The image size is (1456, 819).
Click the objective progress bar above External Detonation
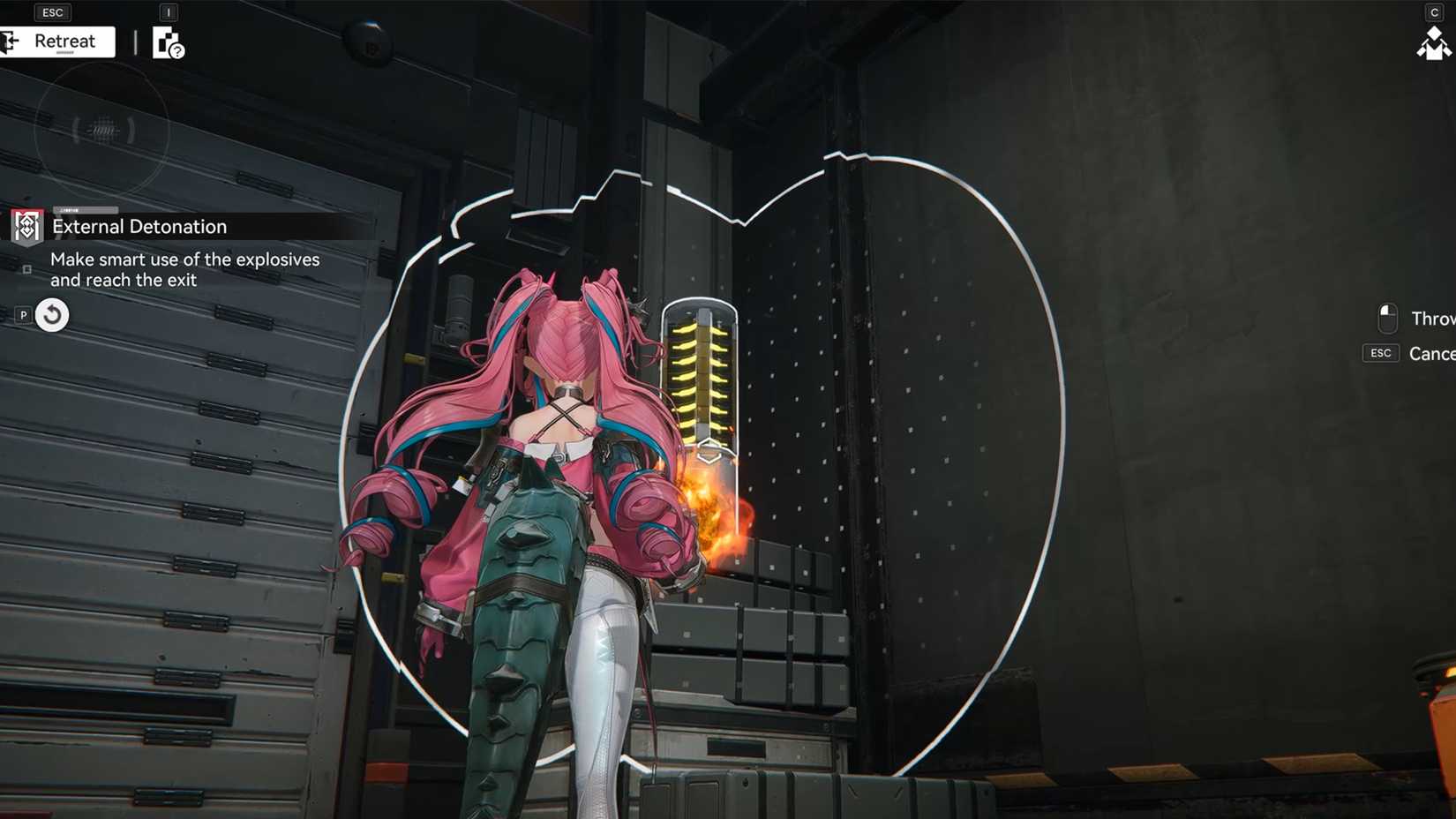(86, 210)
